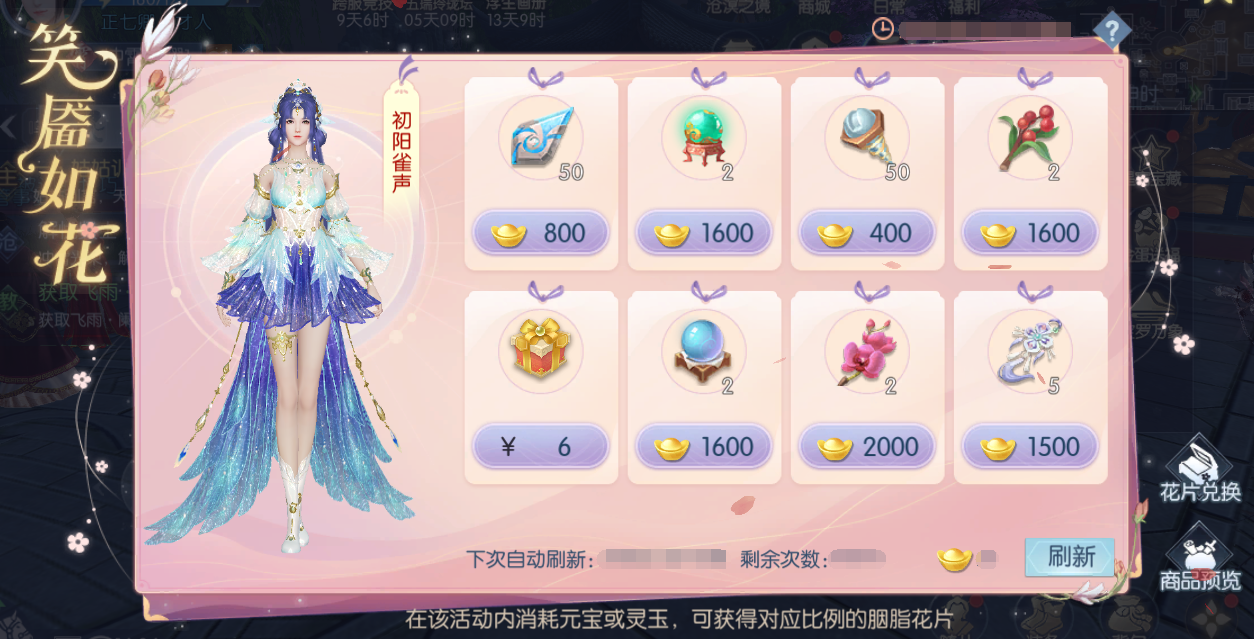The height and width of the screenshot is (639, 1254).
Task: View the silver knot ornament icon
Action: pos(1029,350)
